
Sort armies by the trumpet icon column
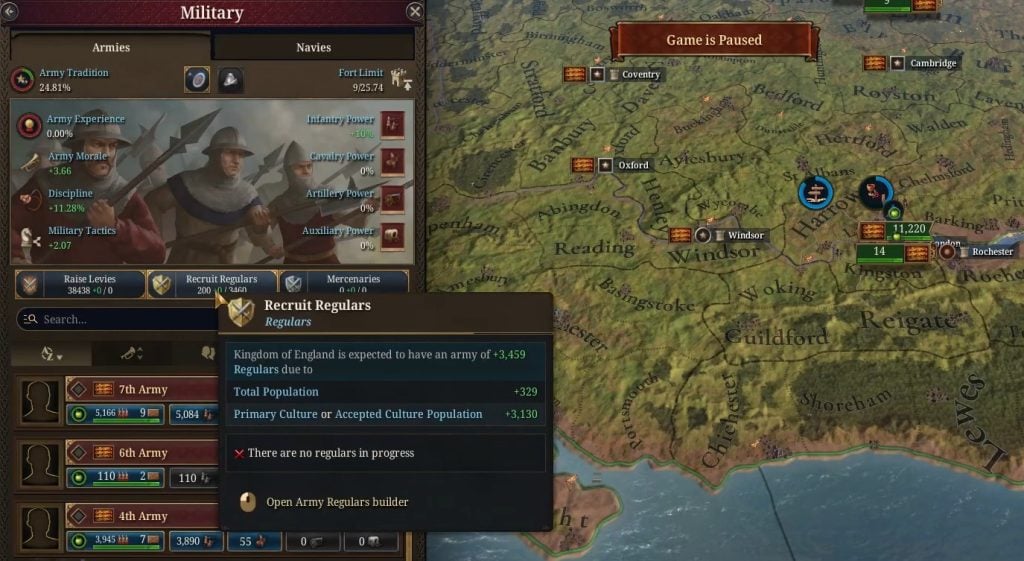132,354
